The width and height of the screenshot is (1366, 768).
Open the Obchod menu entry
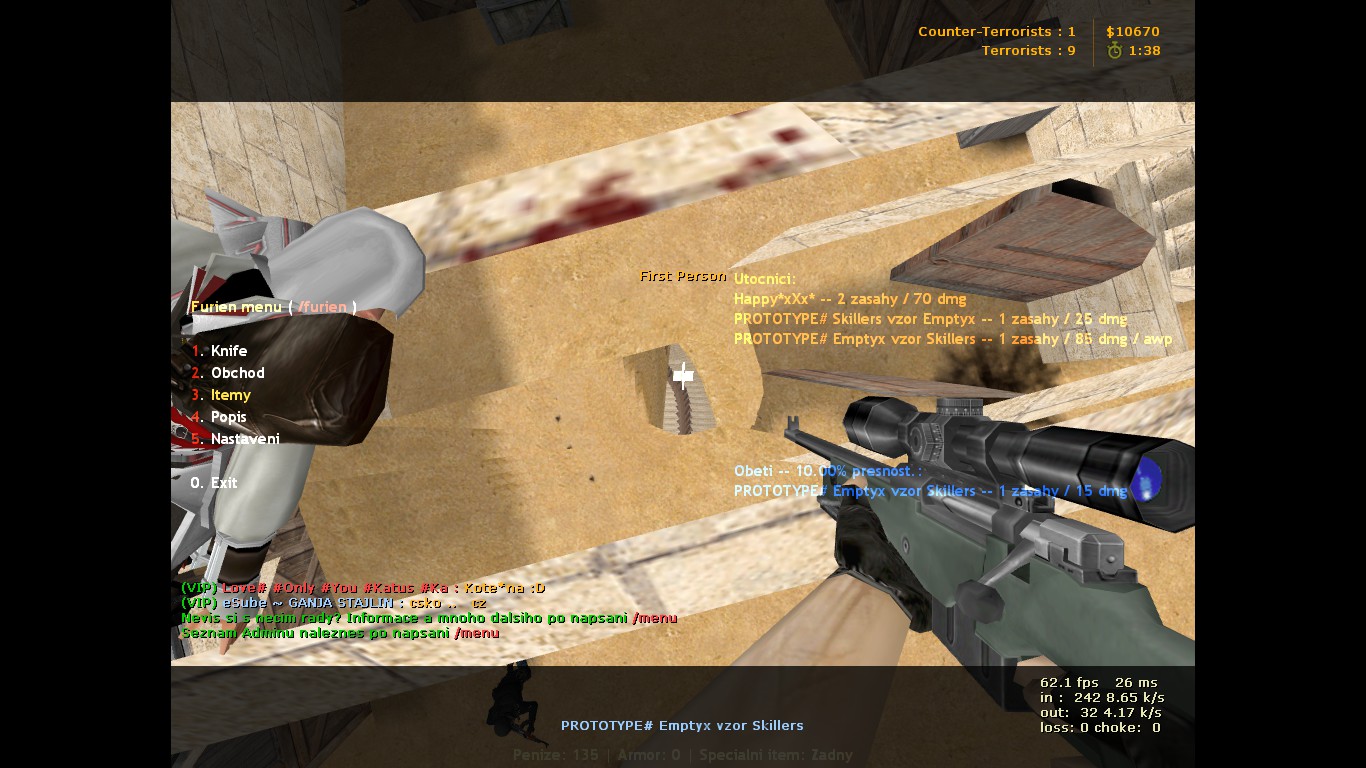(237, 373)
